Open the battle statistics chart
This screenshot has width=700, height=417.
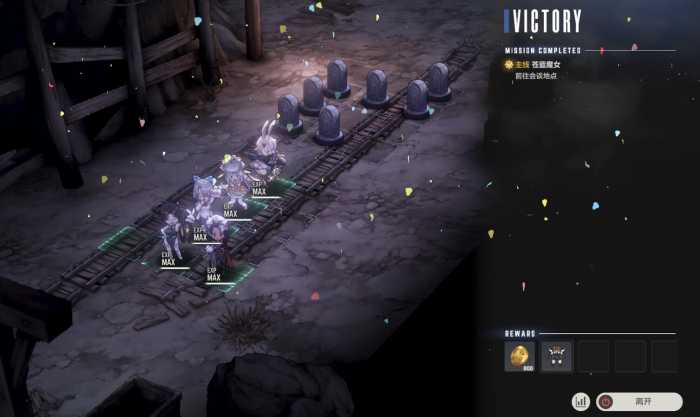[580, 401]
